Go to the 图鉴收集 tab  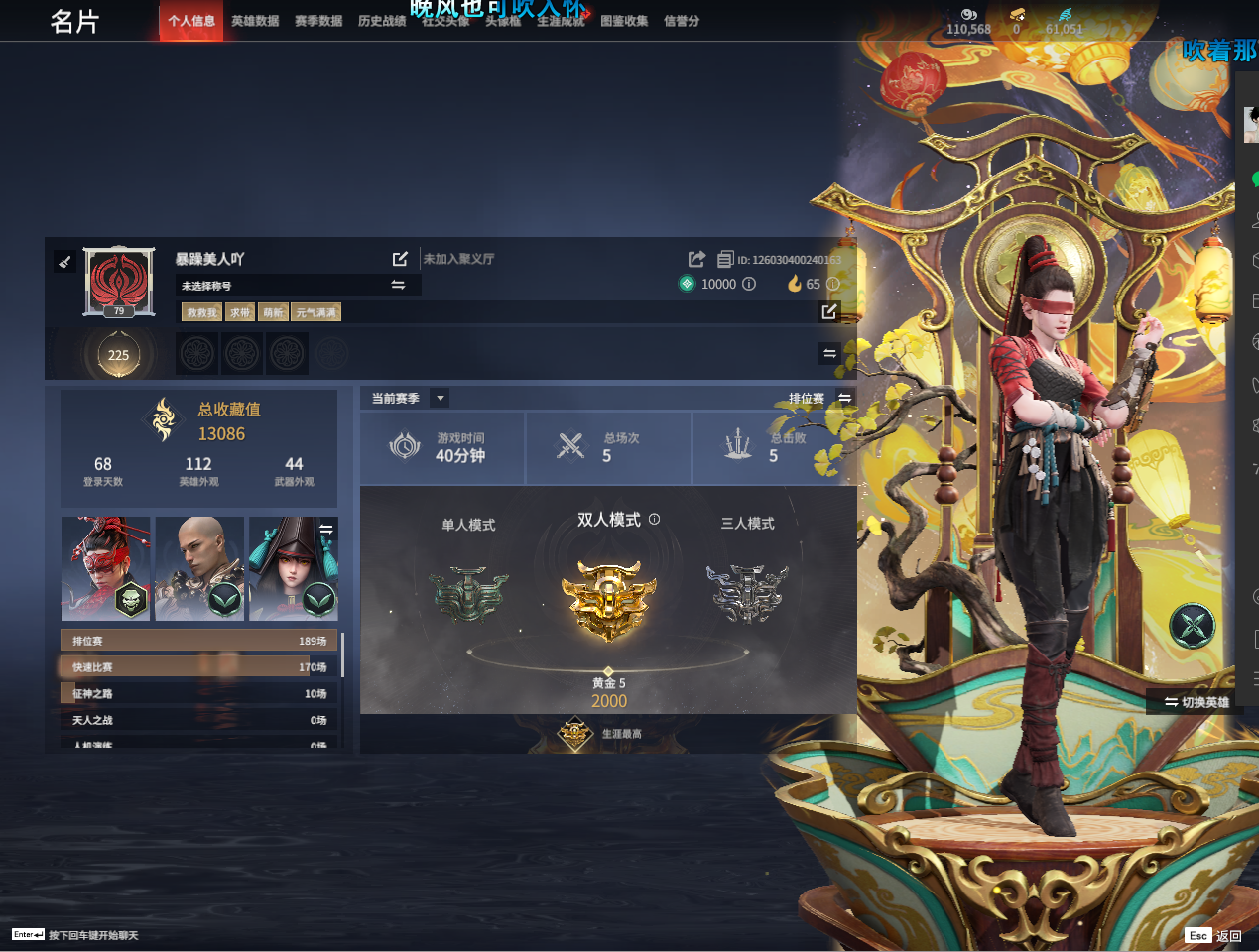coord(624,21)
